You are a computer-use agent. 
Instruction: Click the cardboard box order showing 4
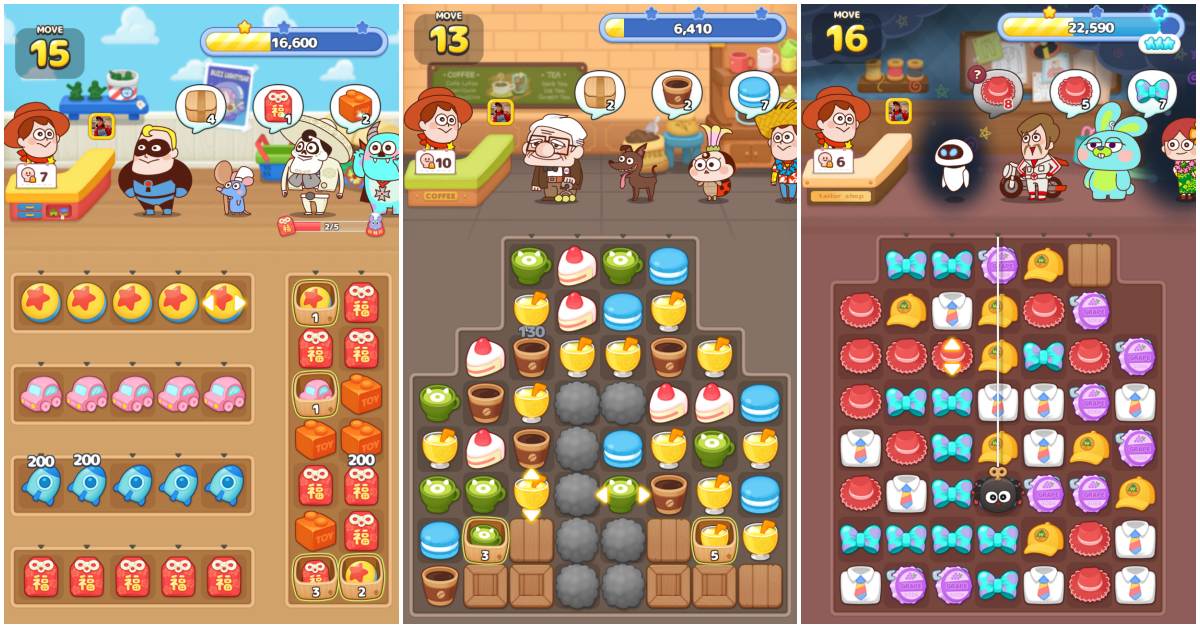click(200, 106)
